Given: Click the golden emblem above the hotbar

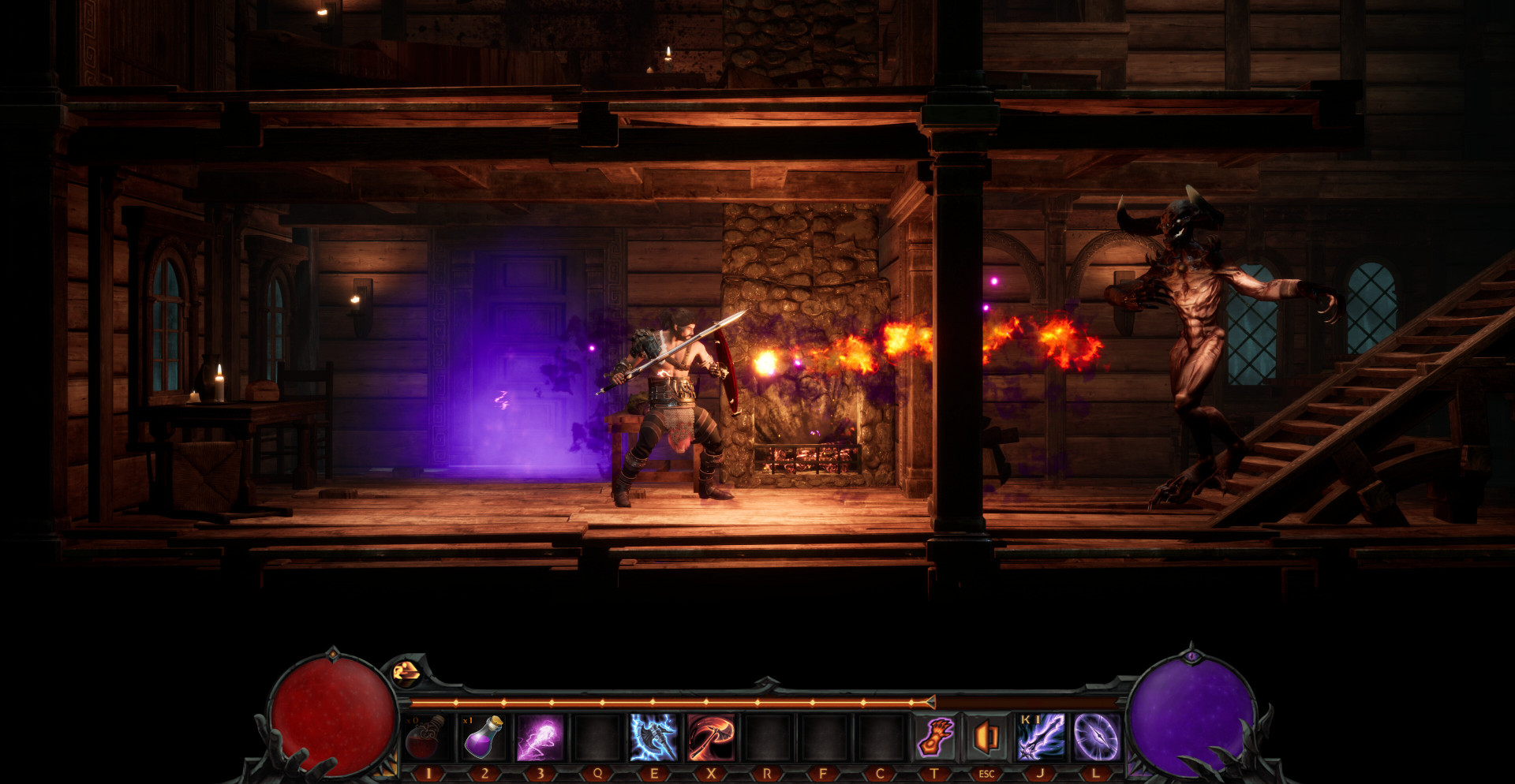Looking at the screenshot, I should (x=407, y=672).
